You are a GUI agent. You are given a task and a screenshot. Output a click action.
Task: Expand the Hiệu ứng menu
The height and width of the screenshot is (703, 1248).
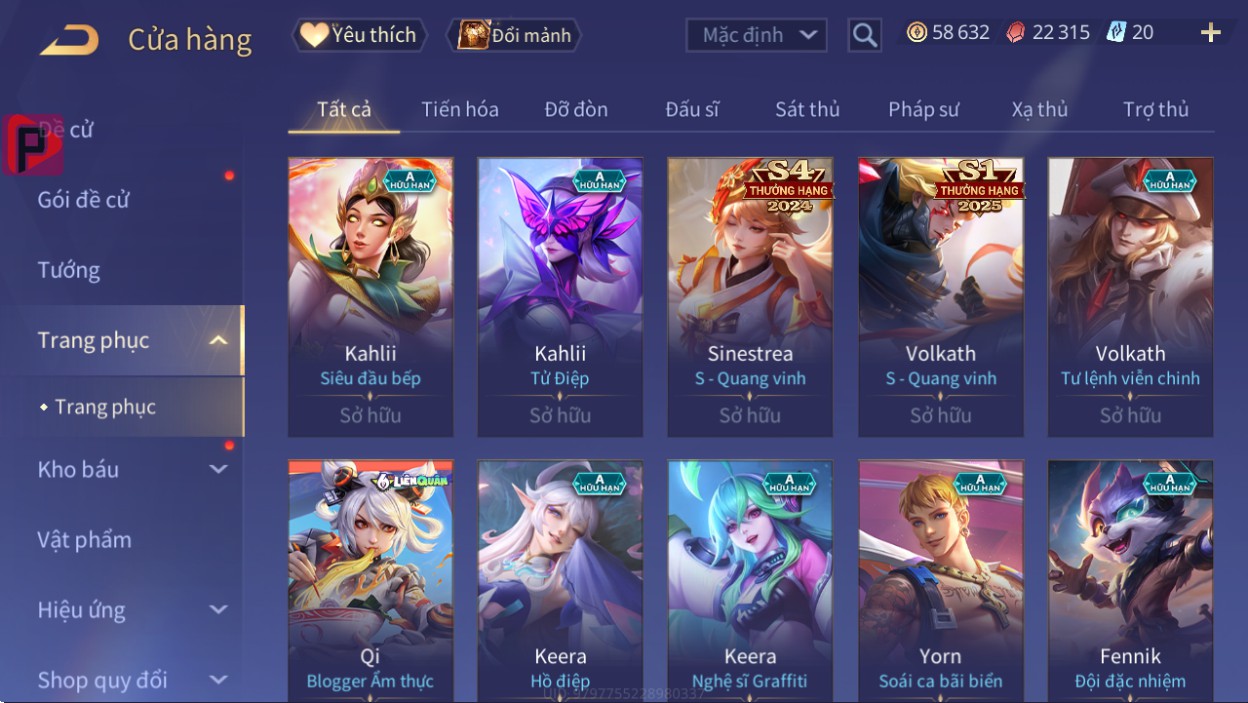coord(130,610)
